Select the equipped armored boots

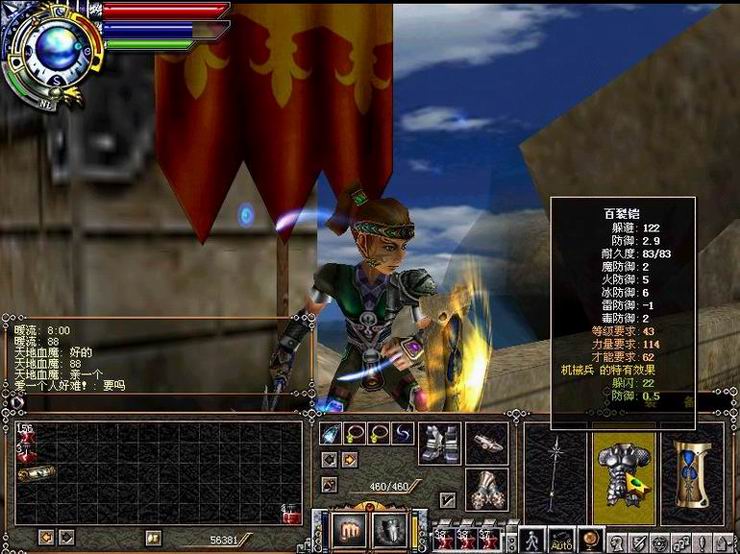tap(438, 441)
